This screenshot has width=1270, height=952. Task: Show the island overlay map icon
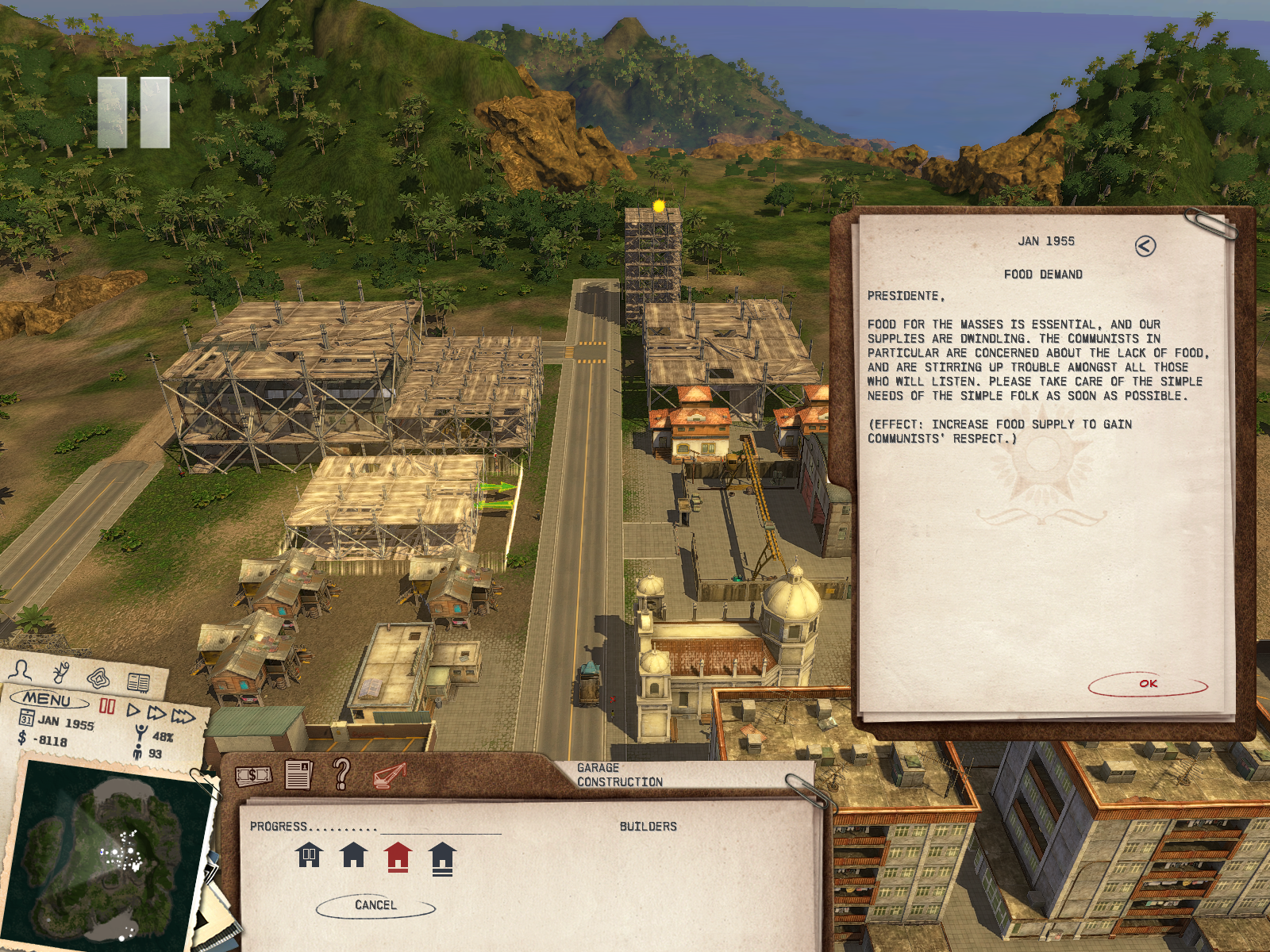coord(99,678)
